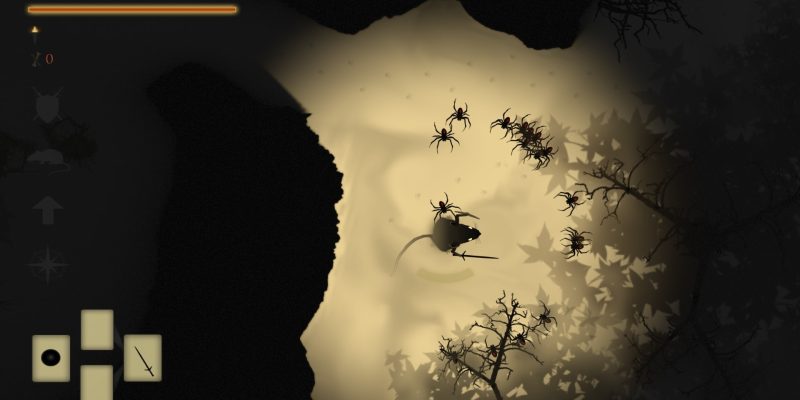Open the compass star icon
800x400 pixels.
click(47, 265)
